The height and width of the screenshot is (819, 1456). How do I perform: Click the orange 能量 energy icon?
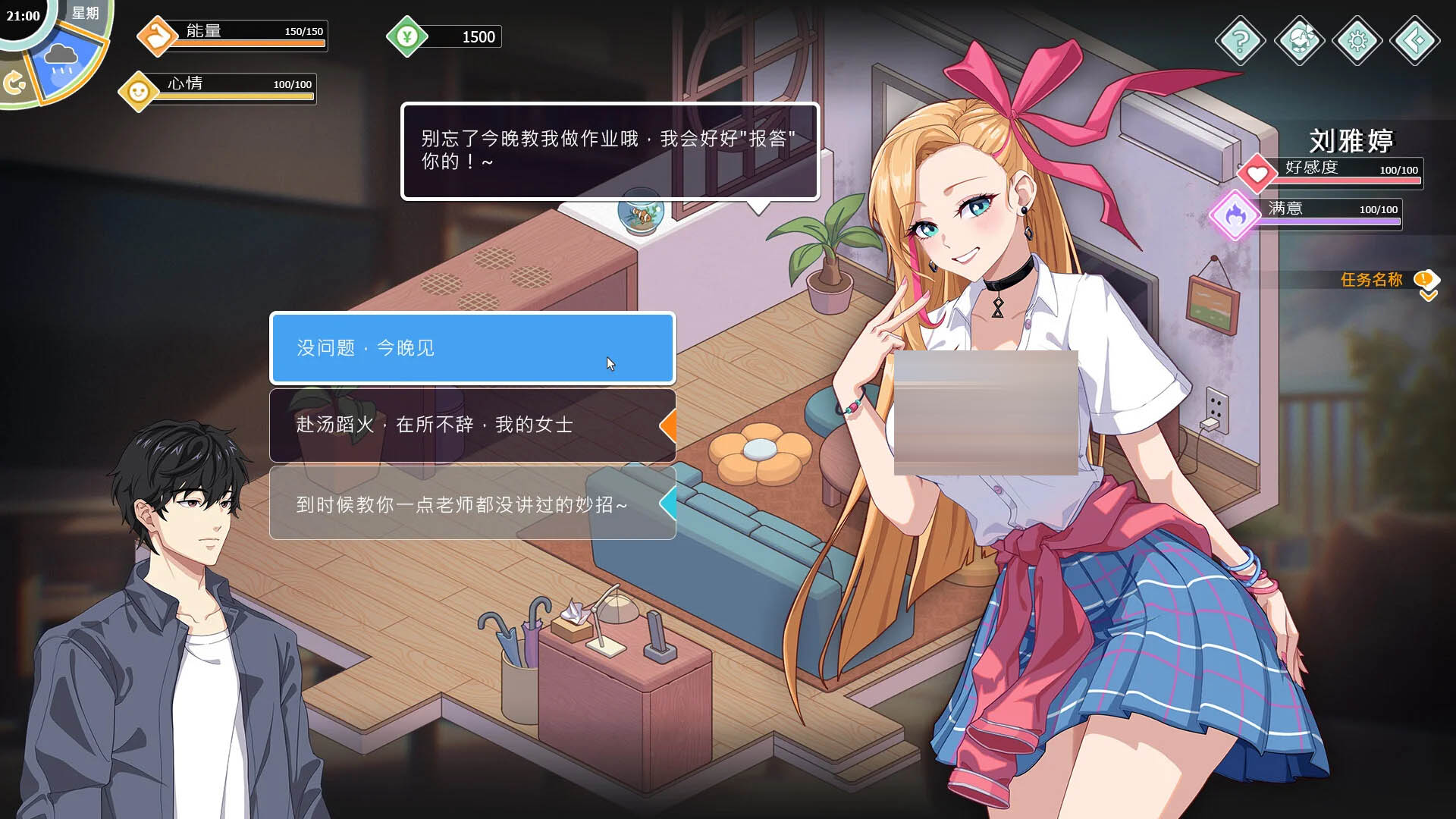tap(157, 34)
